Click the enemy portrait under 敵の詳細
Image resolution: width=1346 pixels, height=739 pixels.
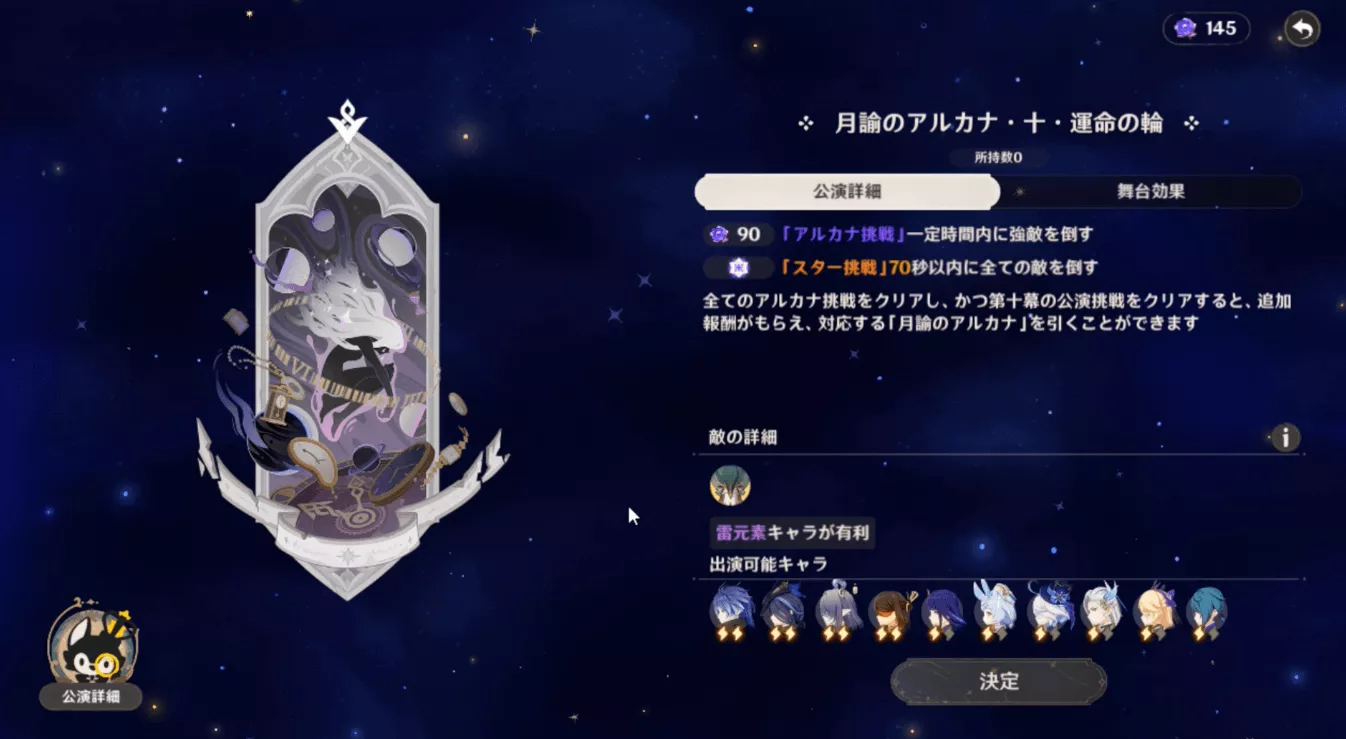pyautogui.click(x=728, y=488)
